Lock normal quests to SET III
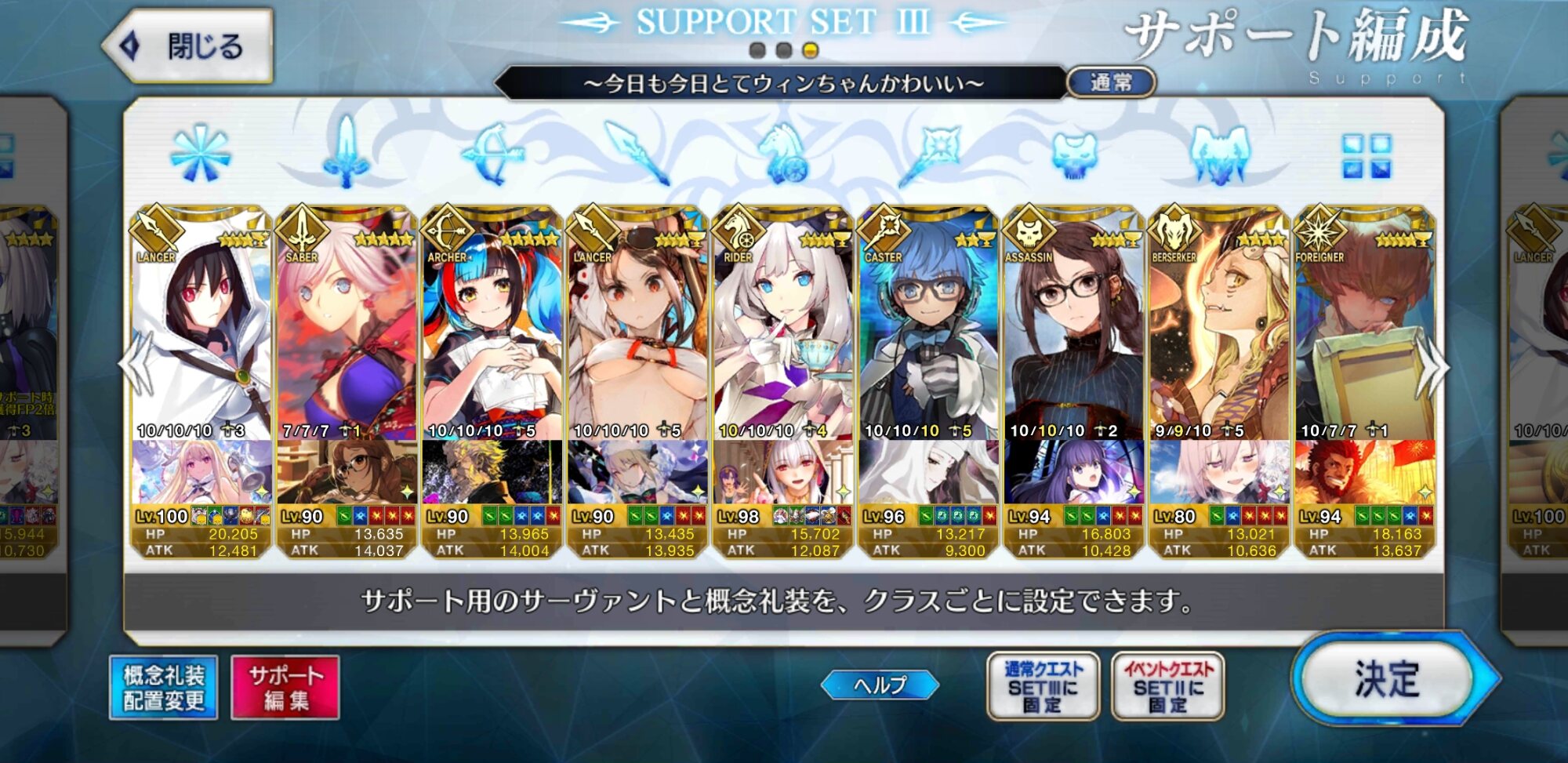Image resolution: width=1568 pixels, height=763 pixels. coord(1043,687)
